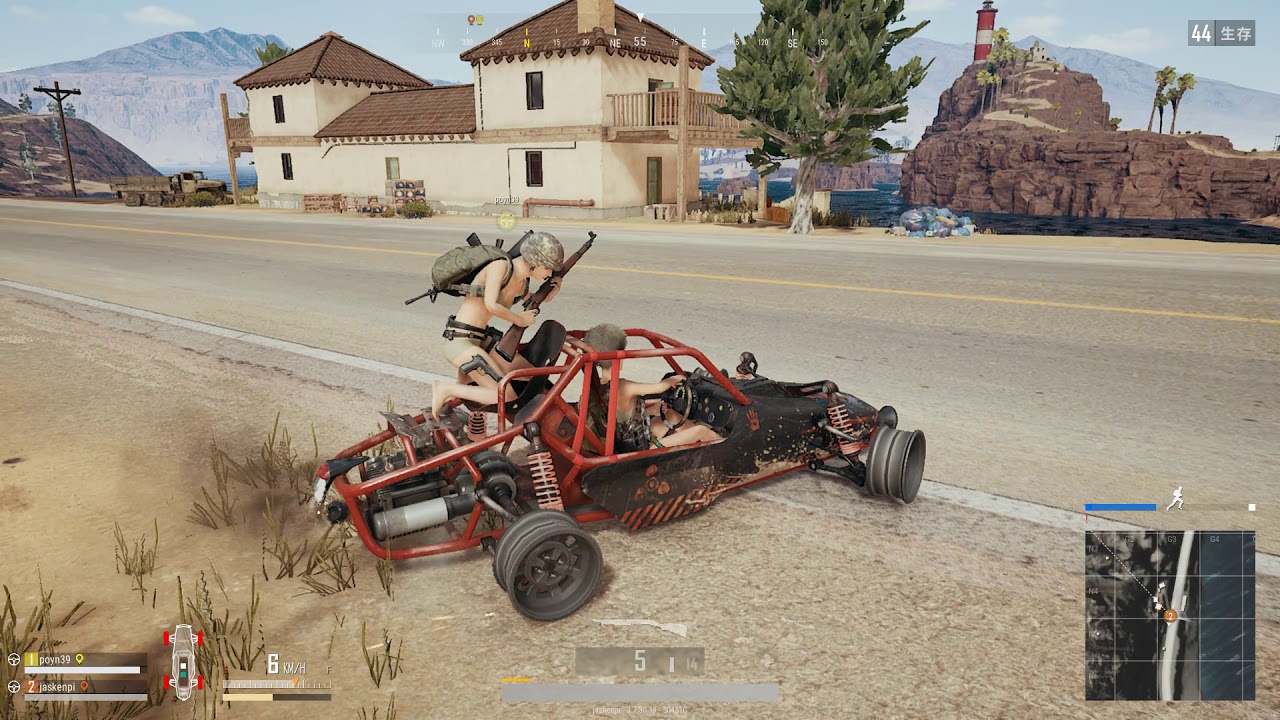Screen dimensions: 1280x720
Task: Click the orange location pin beside jaskenpi
Action: tap(84, 687)
